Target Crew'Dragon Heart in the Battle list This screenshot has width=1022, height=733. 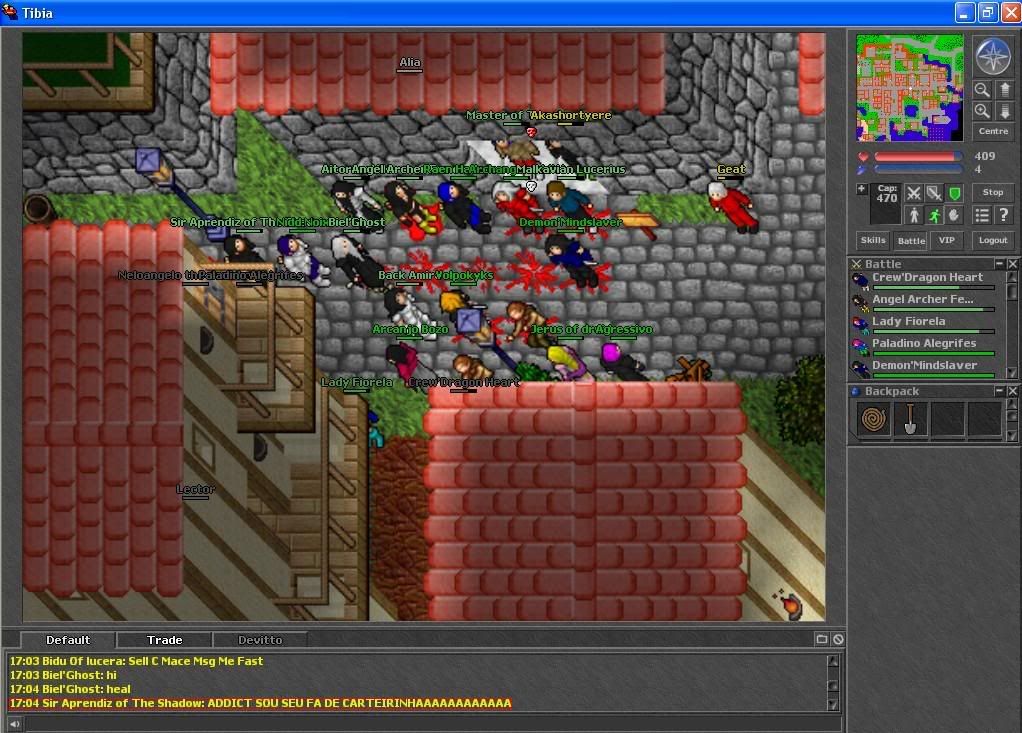[x=927, y=278]
